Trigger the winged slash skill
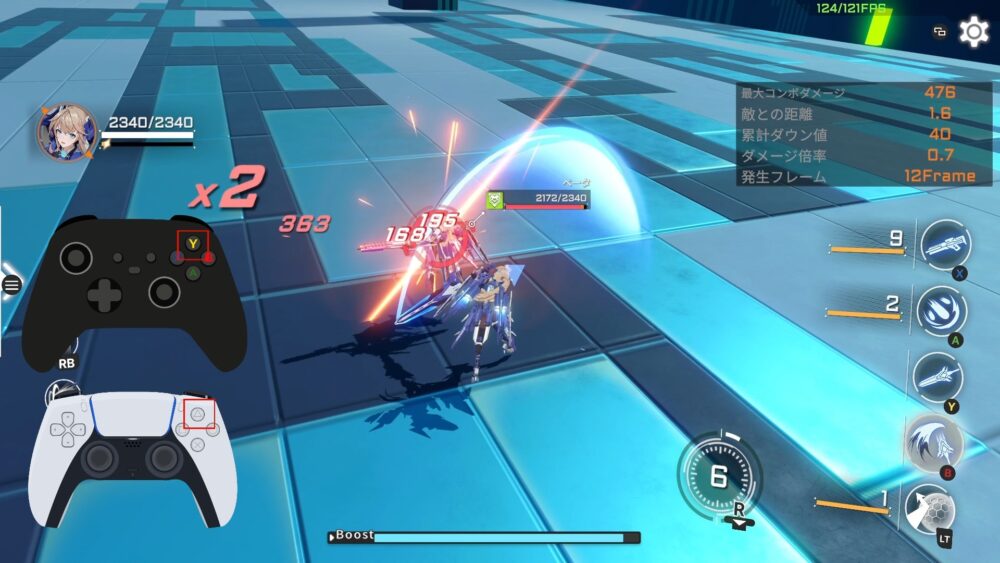 [x=934, y=441]
